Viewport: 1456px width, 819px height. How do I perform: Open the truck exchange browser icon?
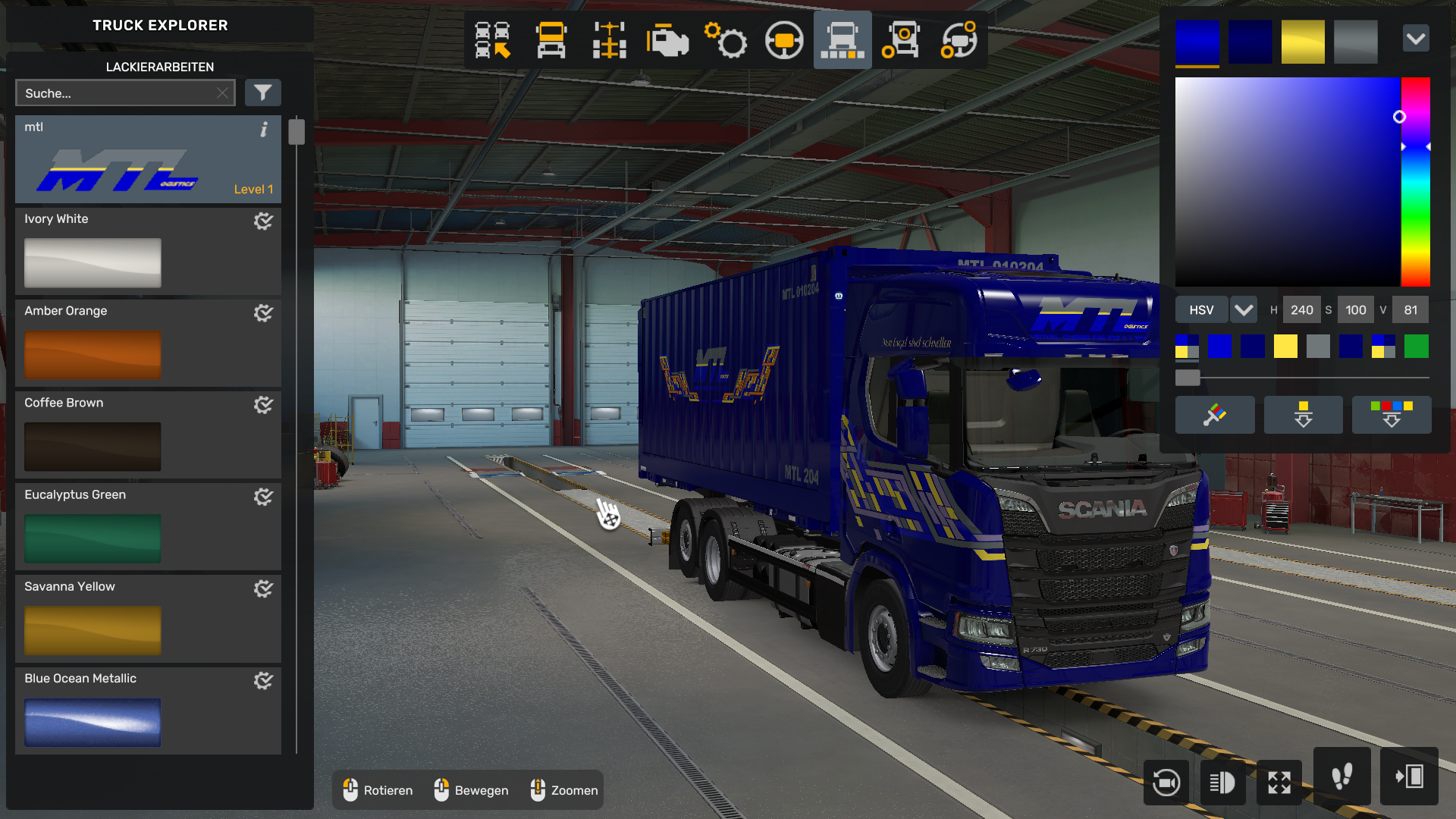pyautogui.click(x=492, y=41)
